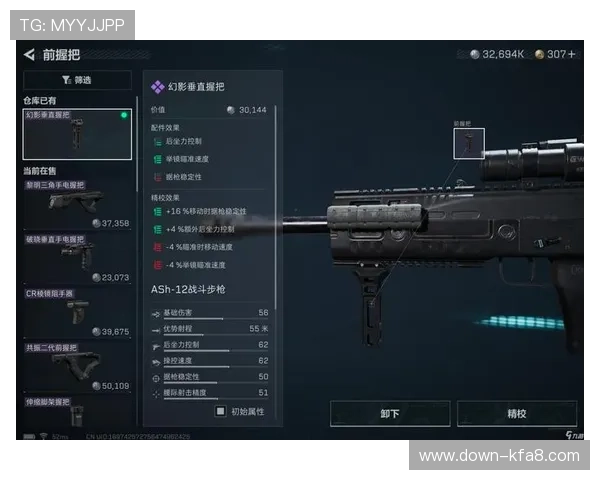
Task: Add currency via the plus beside 307
Action: (x=572, y=55)
